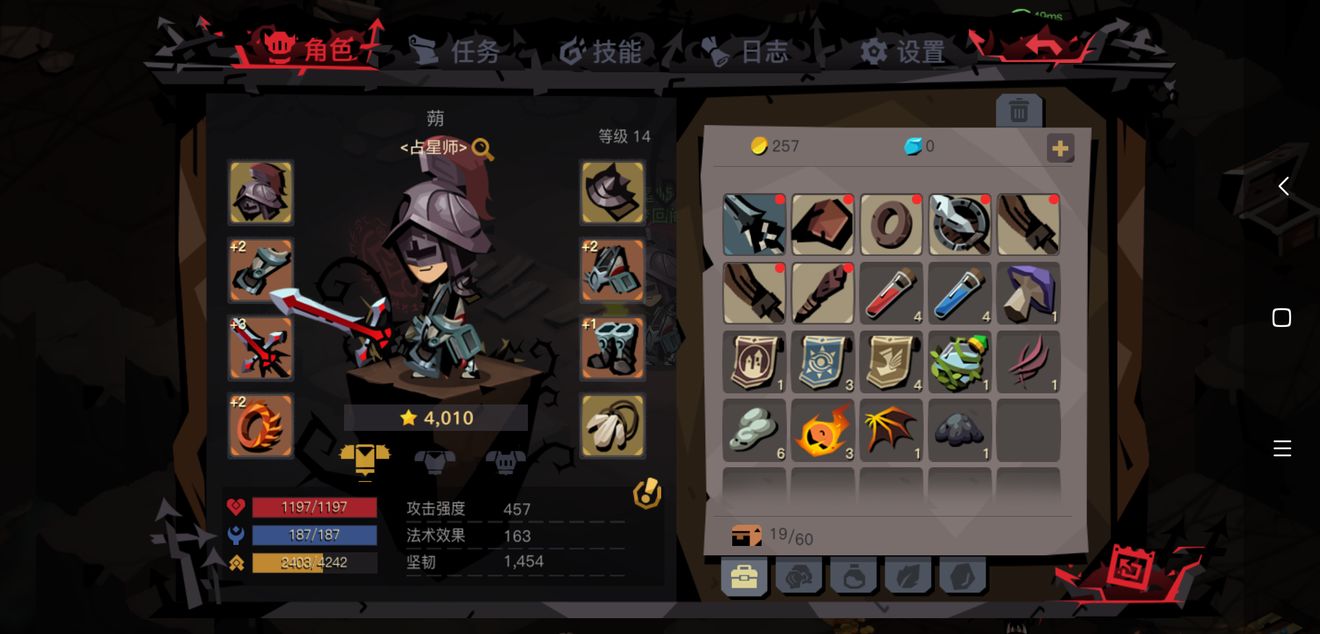
Task: Select the orange bat wing item
Action: coord(891,430)
